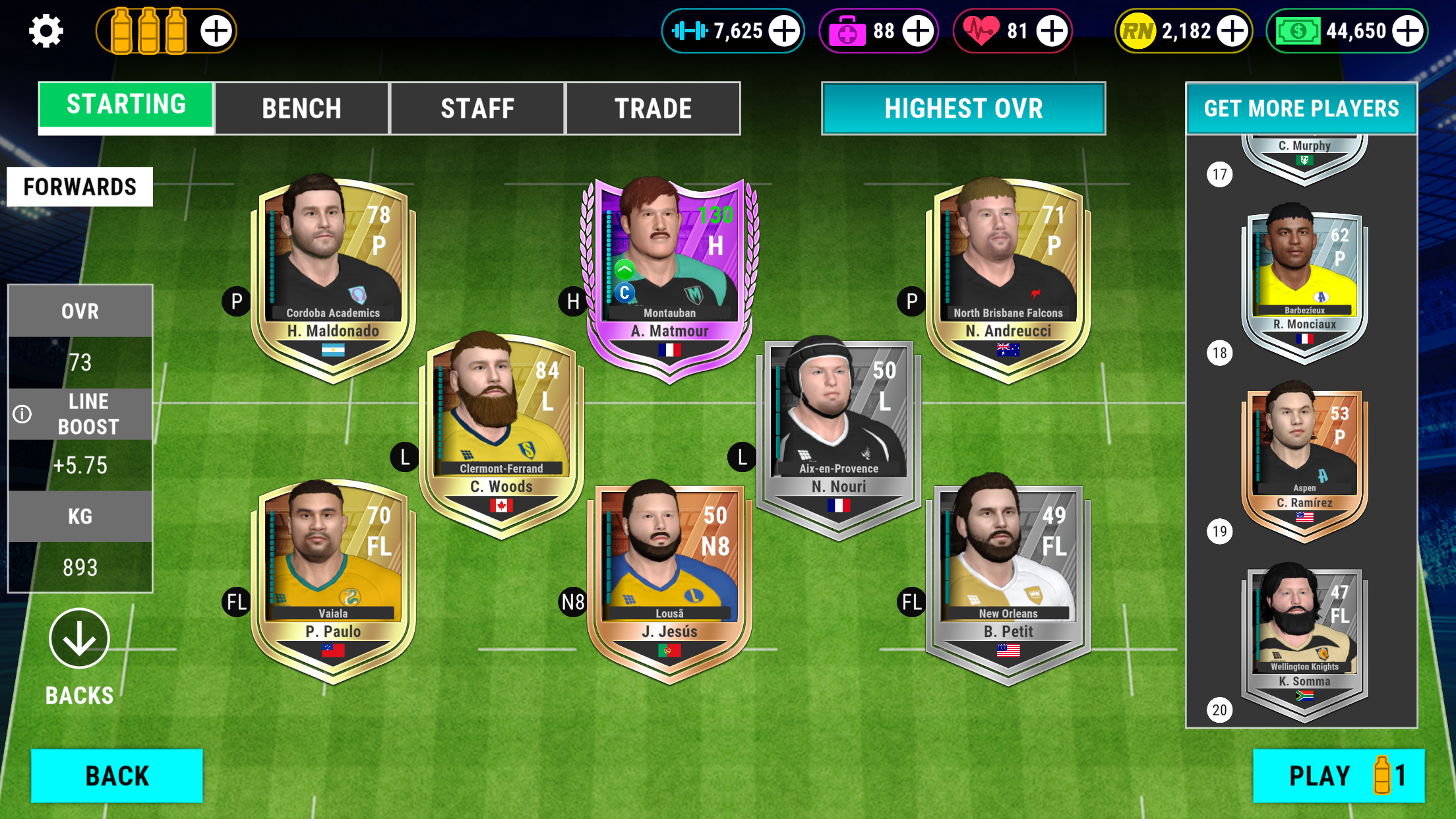The height and width of the screenshot is (819, 1456).
Task: Go back with the Back button
Action: click(x=117, y=775)
